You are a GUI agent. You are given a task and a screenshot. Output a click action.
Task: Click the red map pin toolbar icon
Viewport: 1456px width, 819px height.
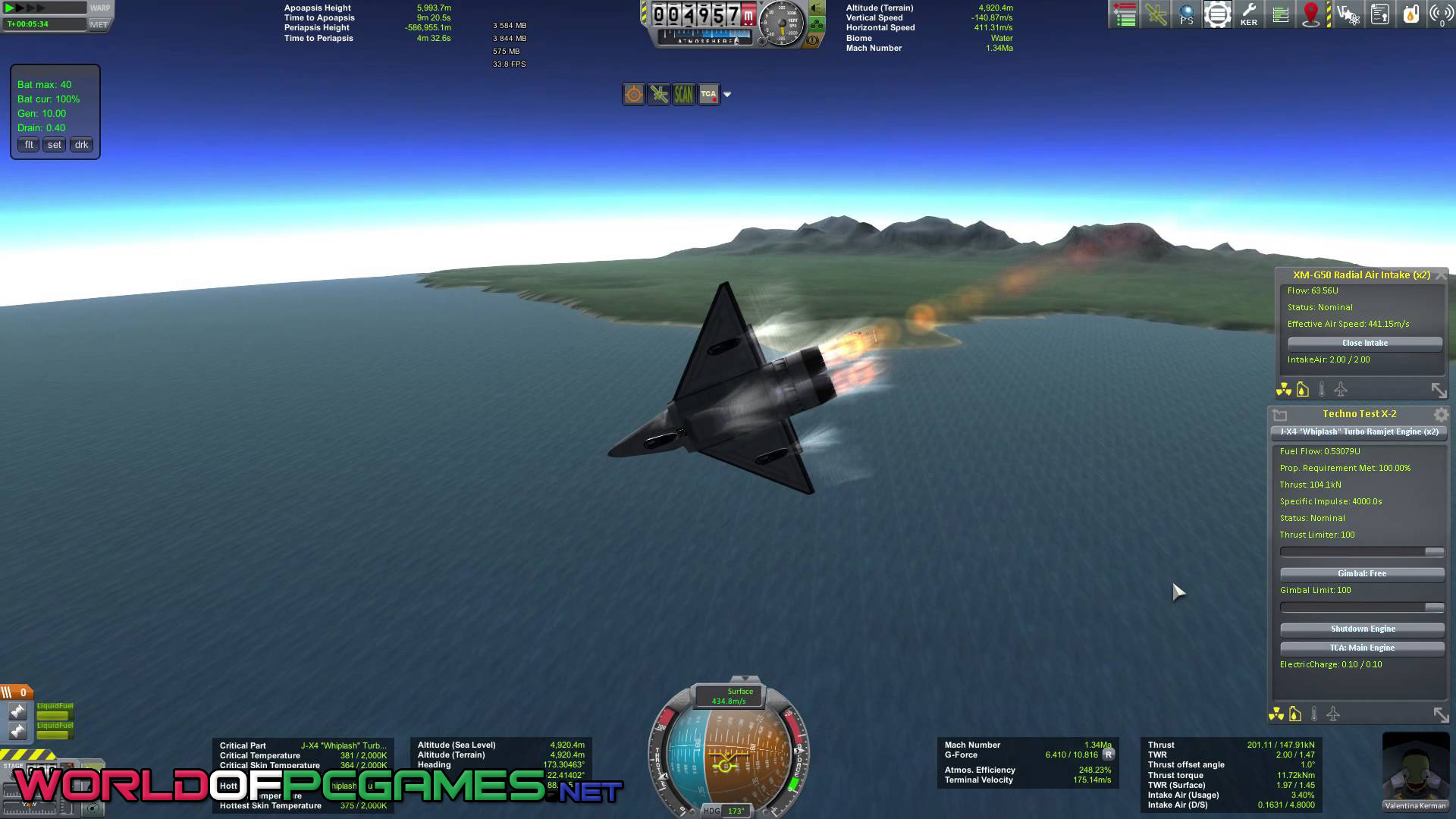point(1311,14)
